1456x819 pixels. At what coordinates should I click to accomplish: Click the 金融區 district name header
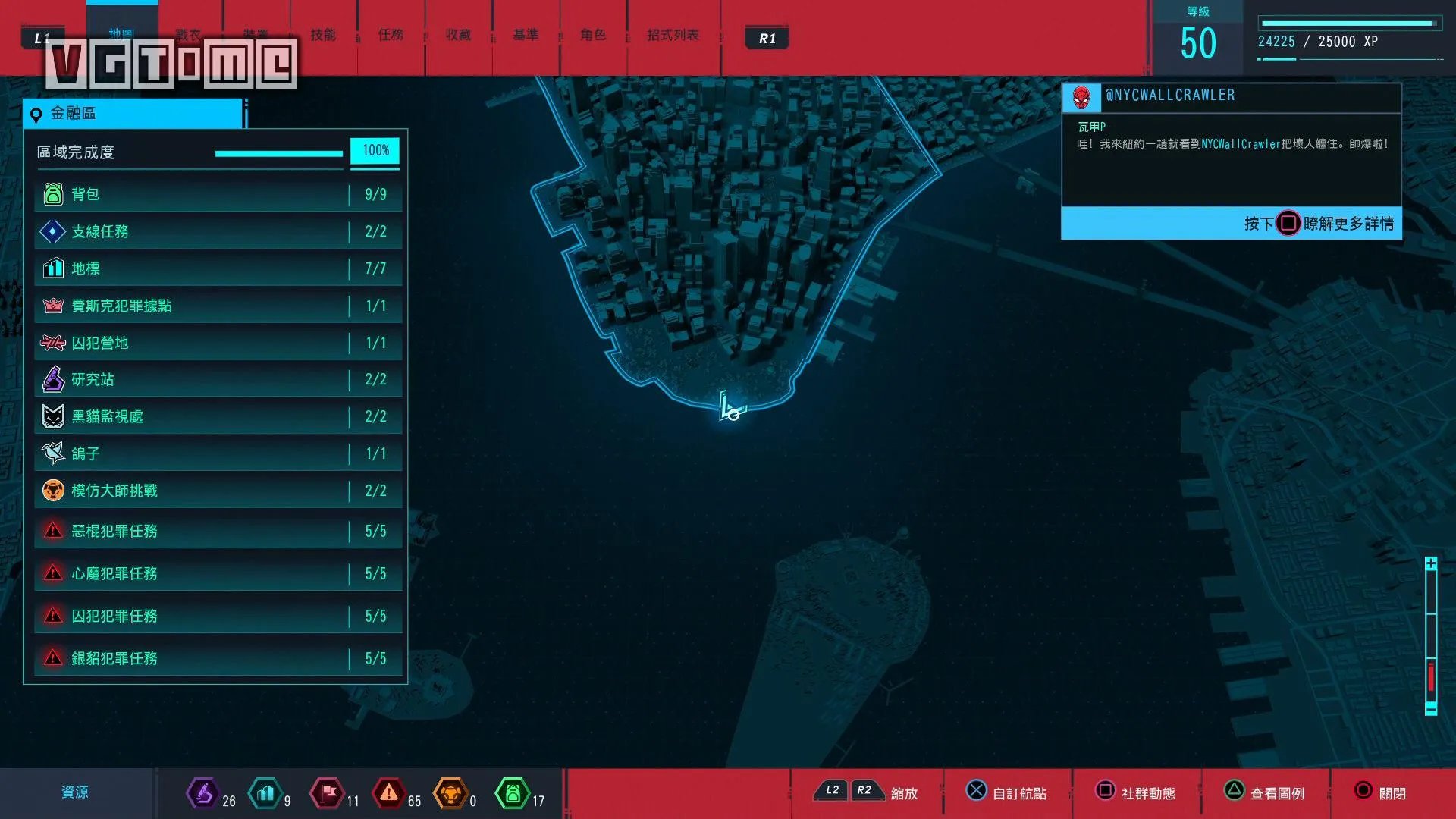tap(133, 114)
